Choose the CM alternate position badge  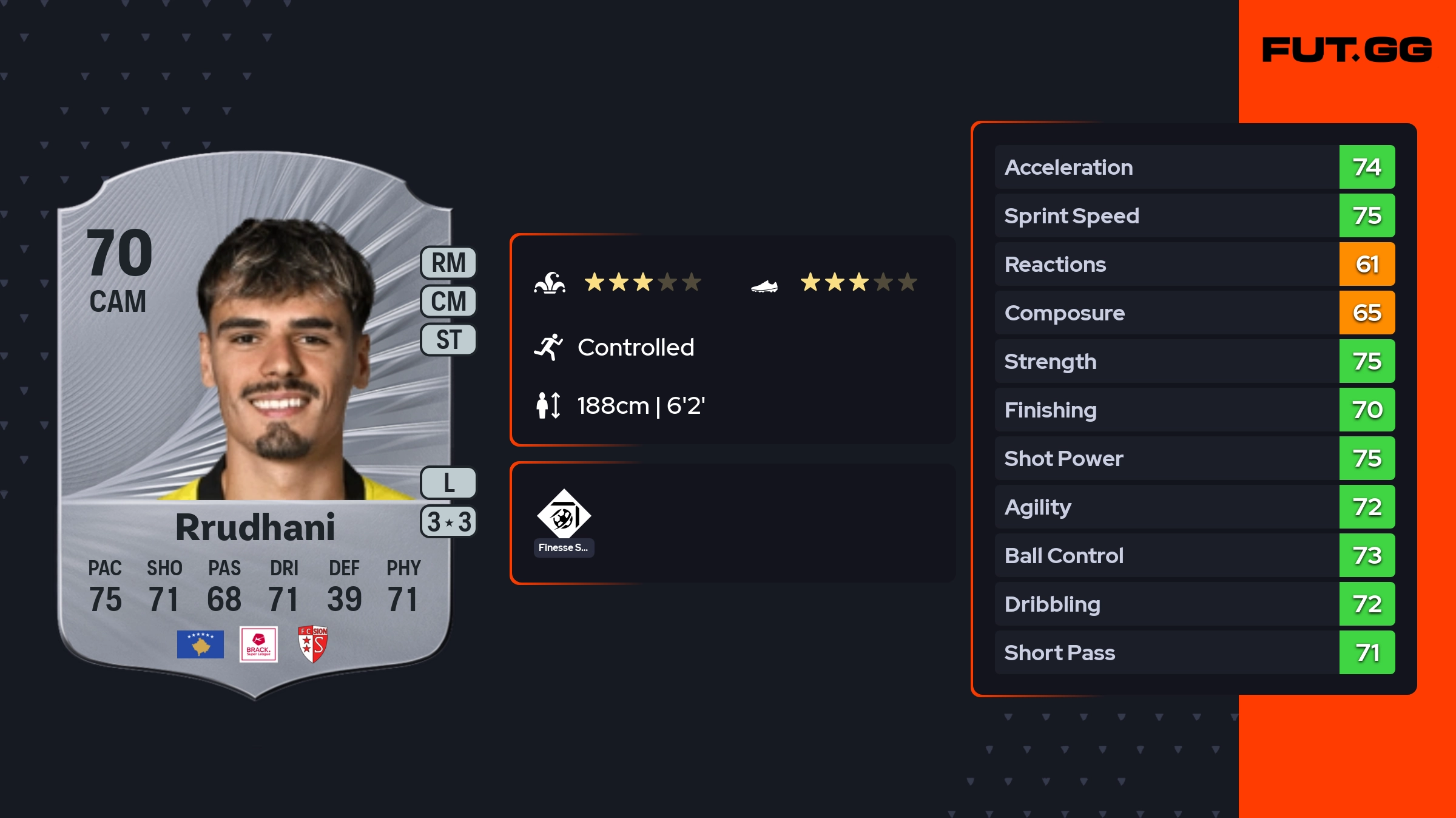click(448, 301)
